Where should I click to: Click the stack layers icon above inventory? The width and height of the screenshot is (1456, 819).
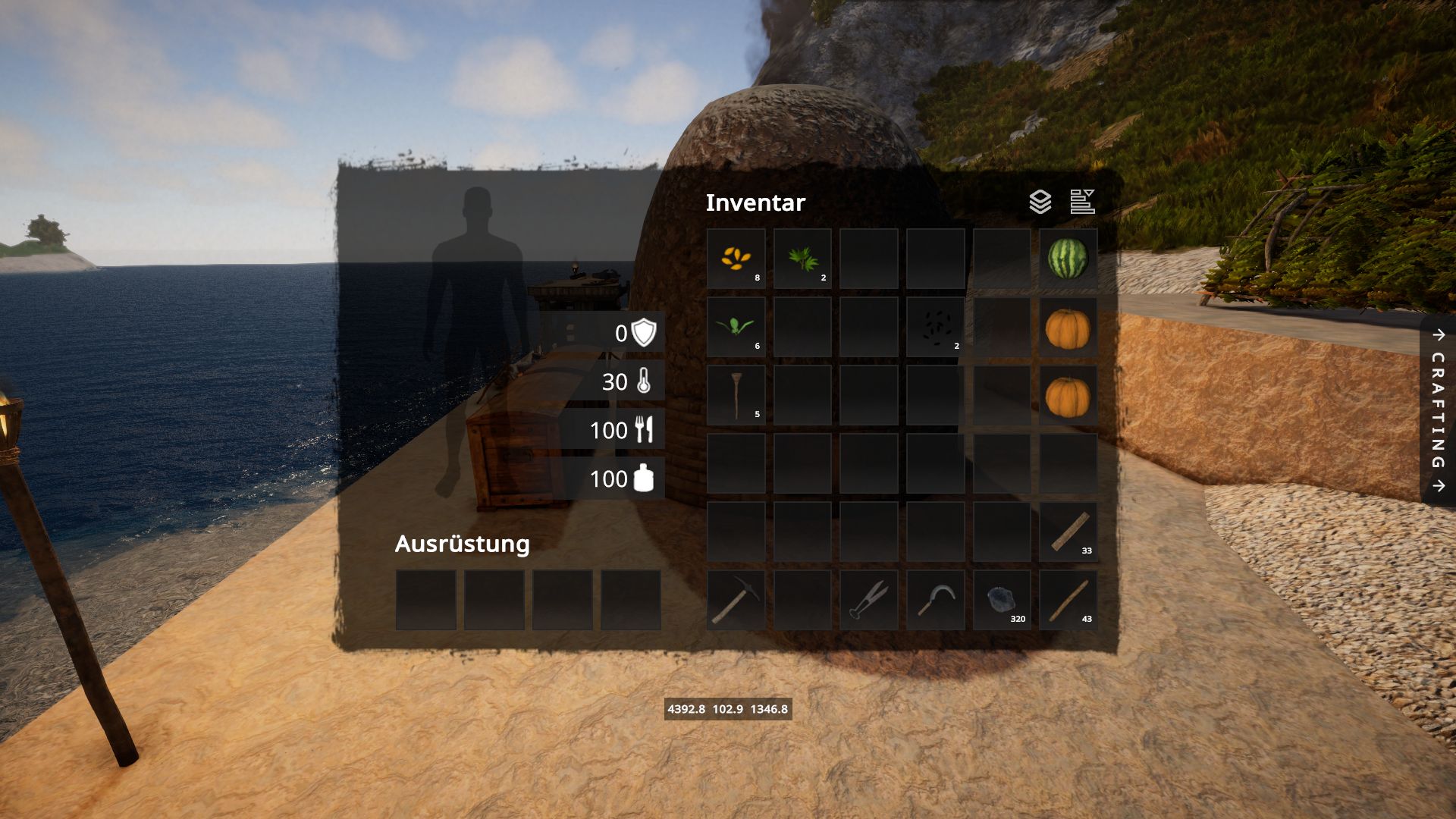1040,202
